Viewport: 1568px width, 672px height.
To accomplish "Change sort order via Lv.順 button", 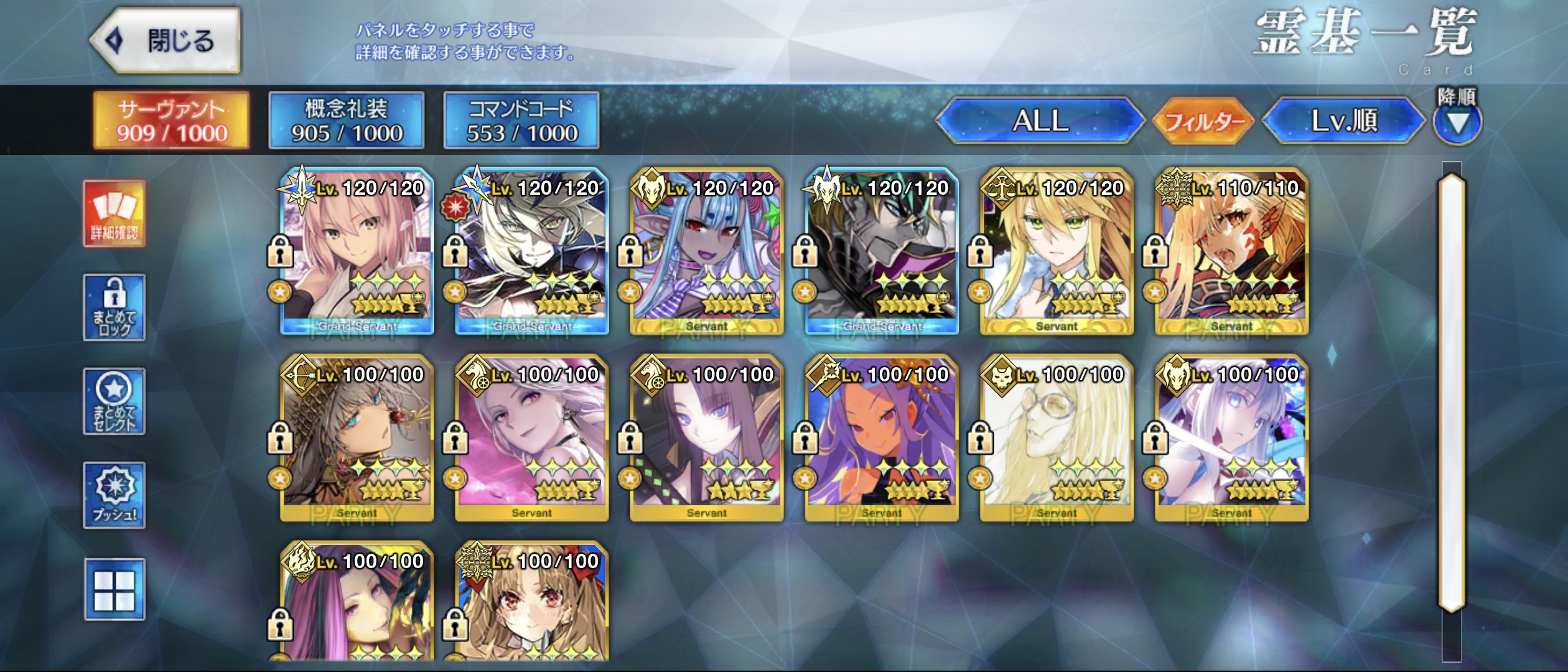I will 1344,121.
